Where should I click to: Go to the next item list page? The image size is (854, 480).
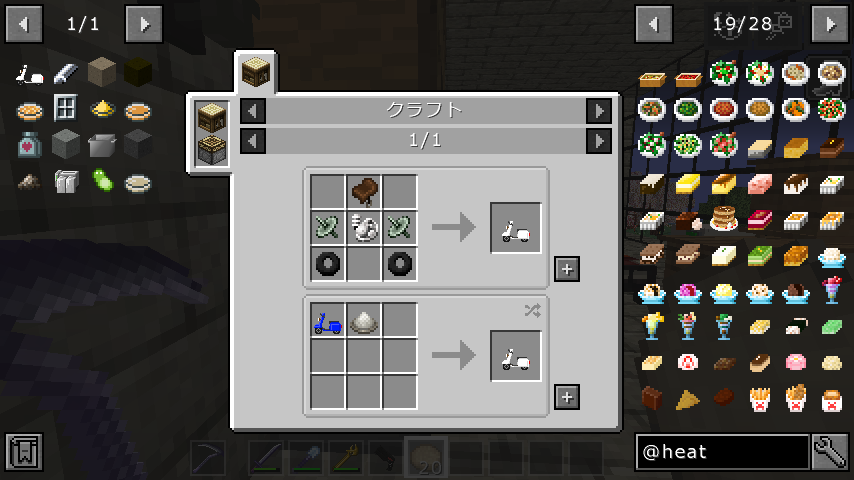(831, 22)
